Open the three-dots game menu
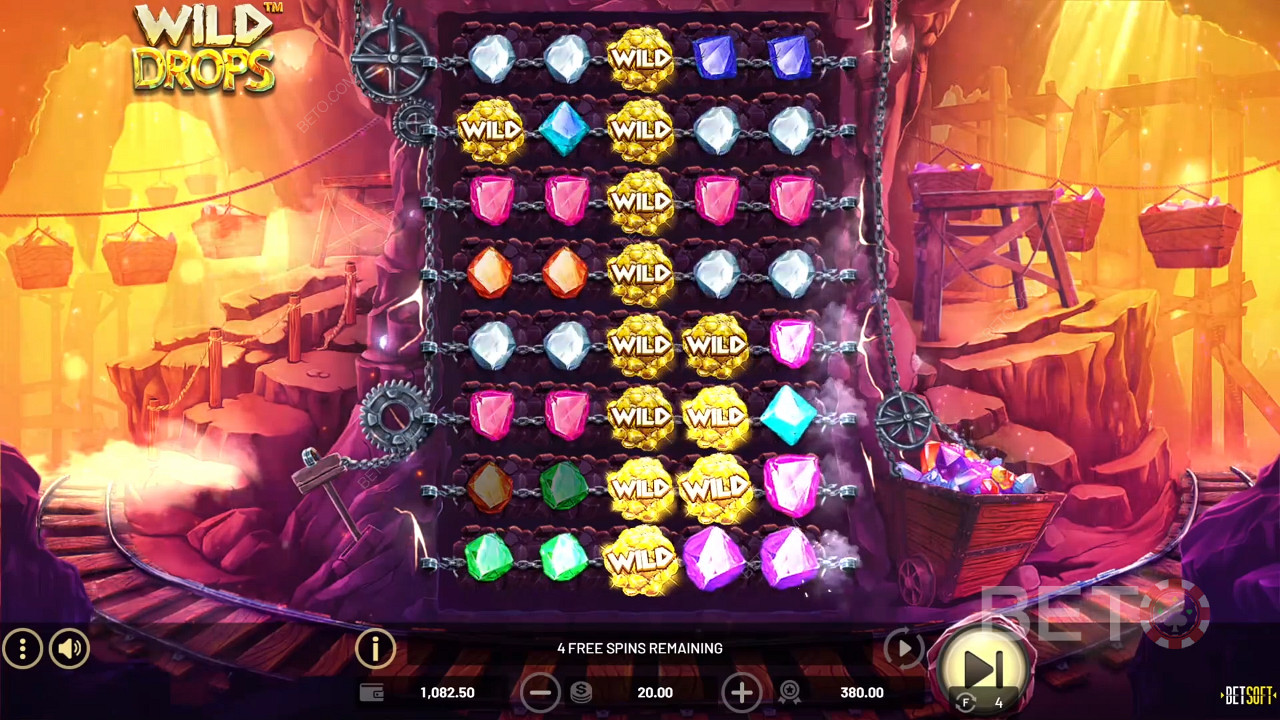The image size is (1280, 720). pyautogui.click(x=22, y=650)
